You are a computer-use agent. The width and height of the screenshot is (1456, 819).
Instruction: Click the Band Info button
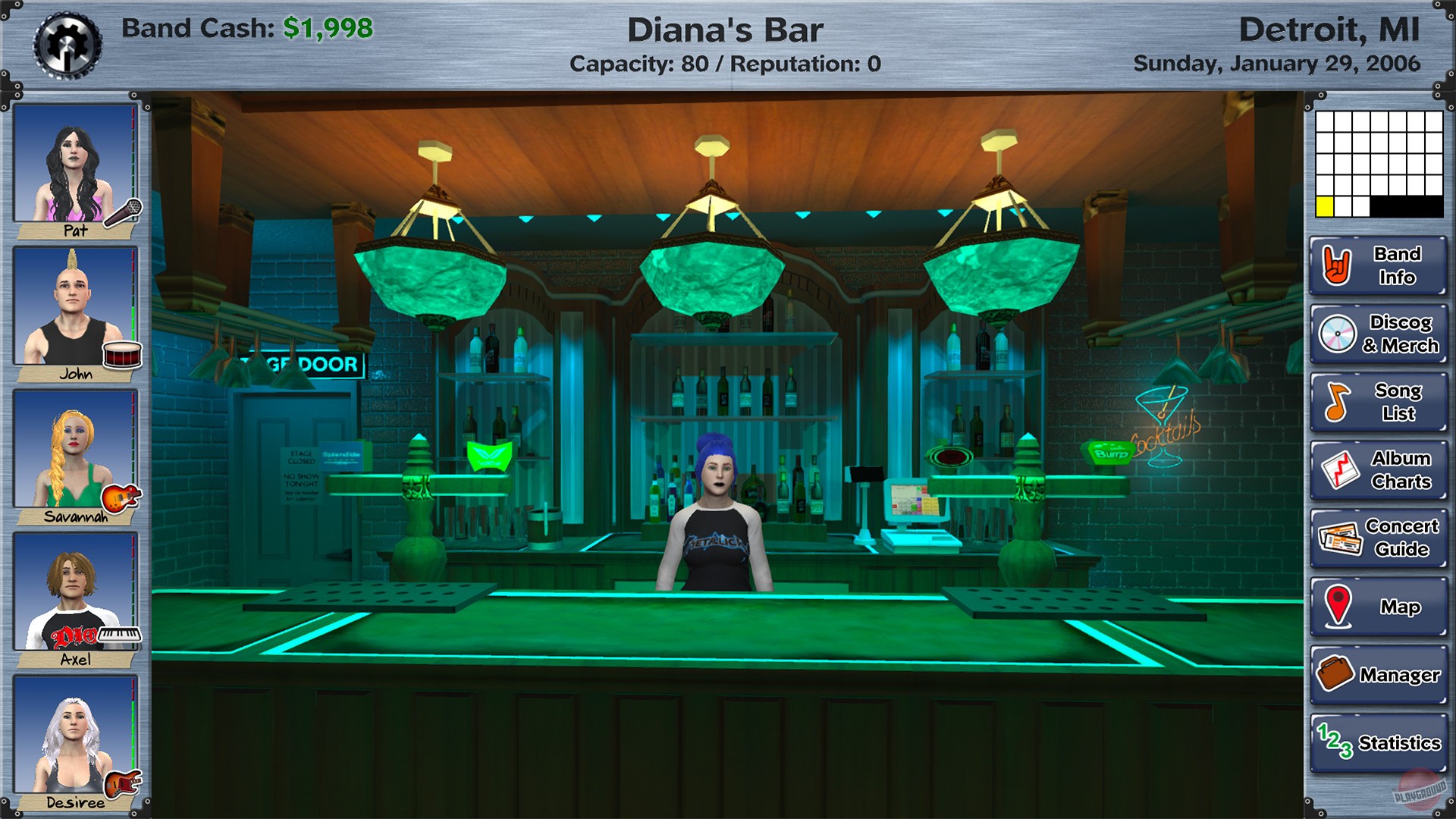(x=1376, y=266)
